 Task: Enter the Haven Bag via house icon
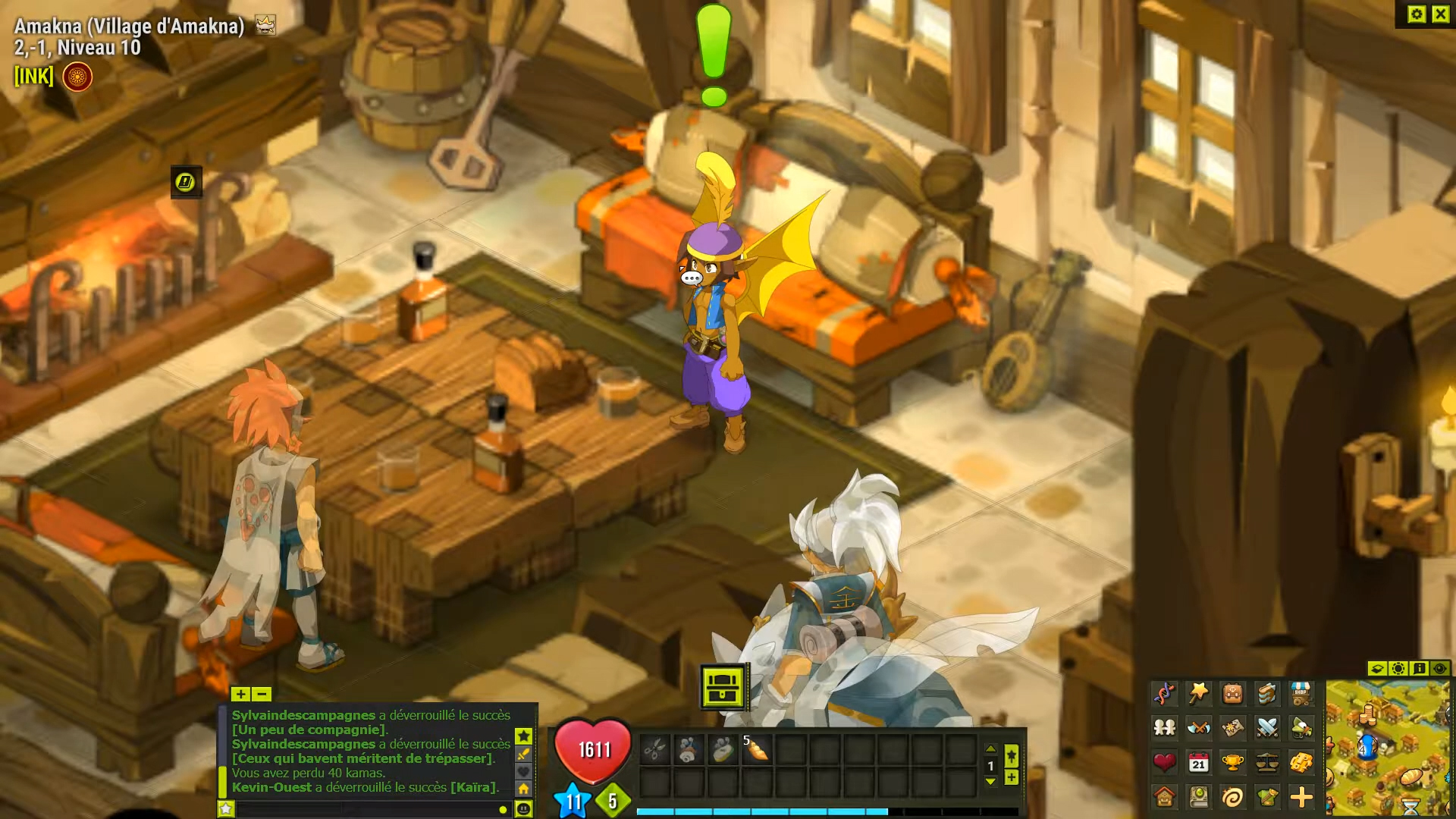click(x=1165, y=799)
